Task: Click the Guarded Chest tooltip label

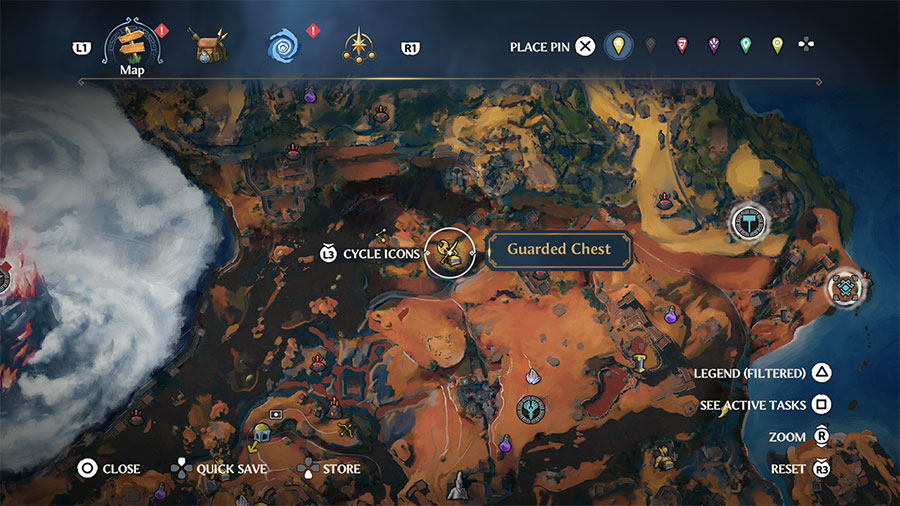Action: [558, 250]
